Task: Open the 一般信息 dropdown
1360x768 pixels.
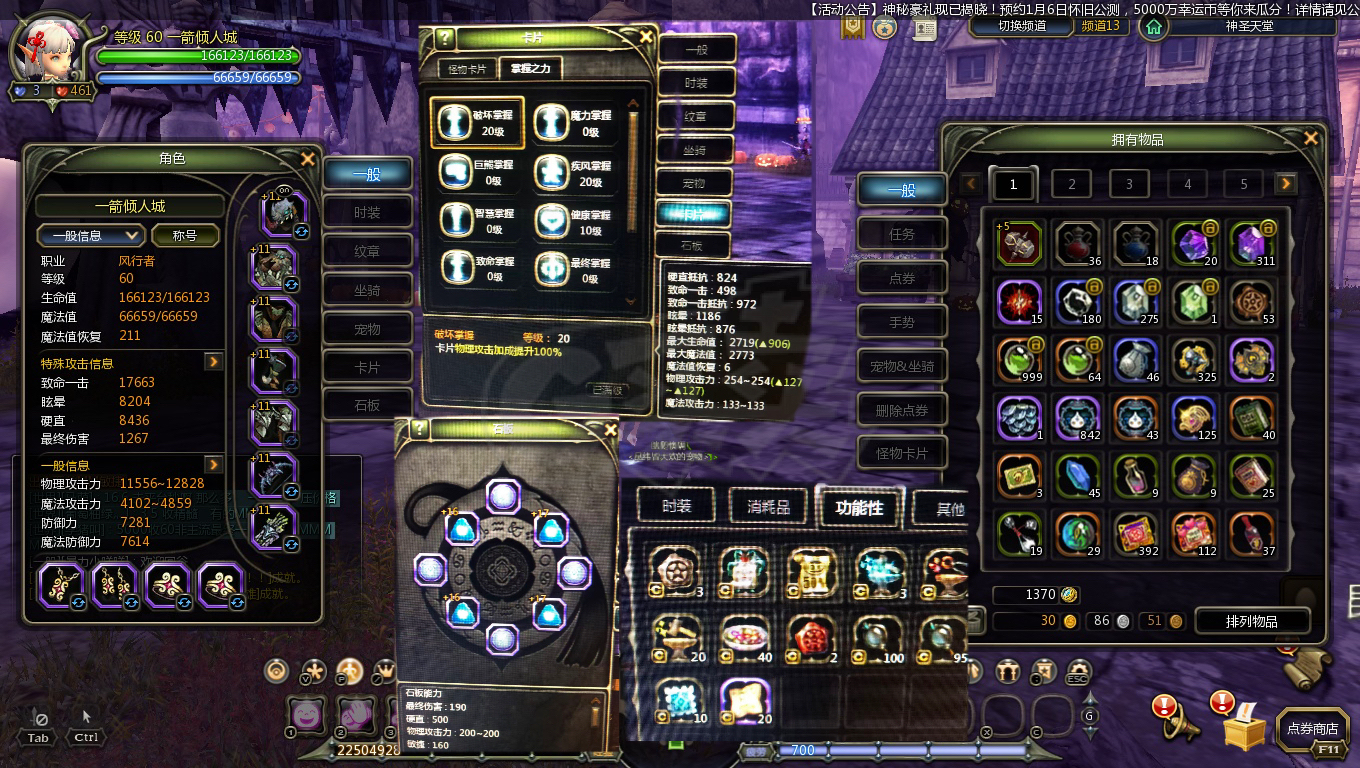Action: point(91,236)
